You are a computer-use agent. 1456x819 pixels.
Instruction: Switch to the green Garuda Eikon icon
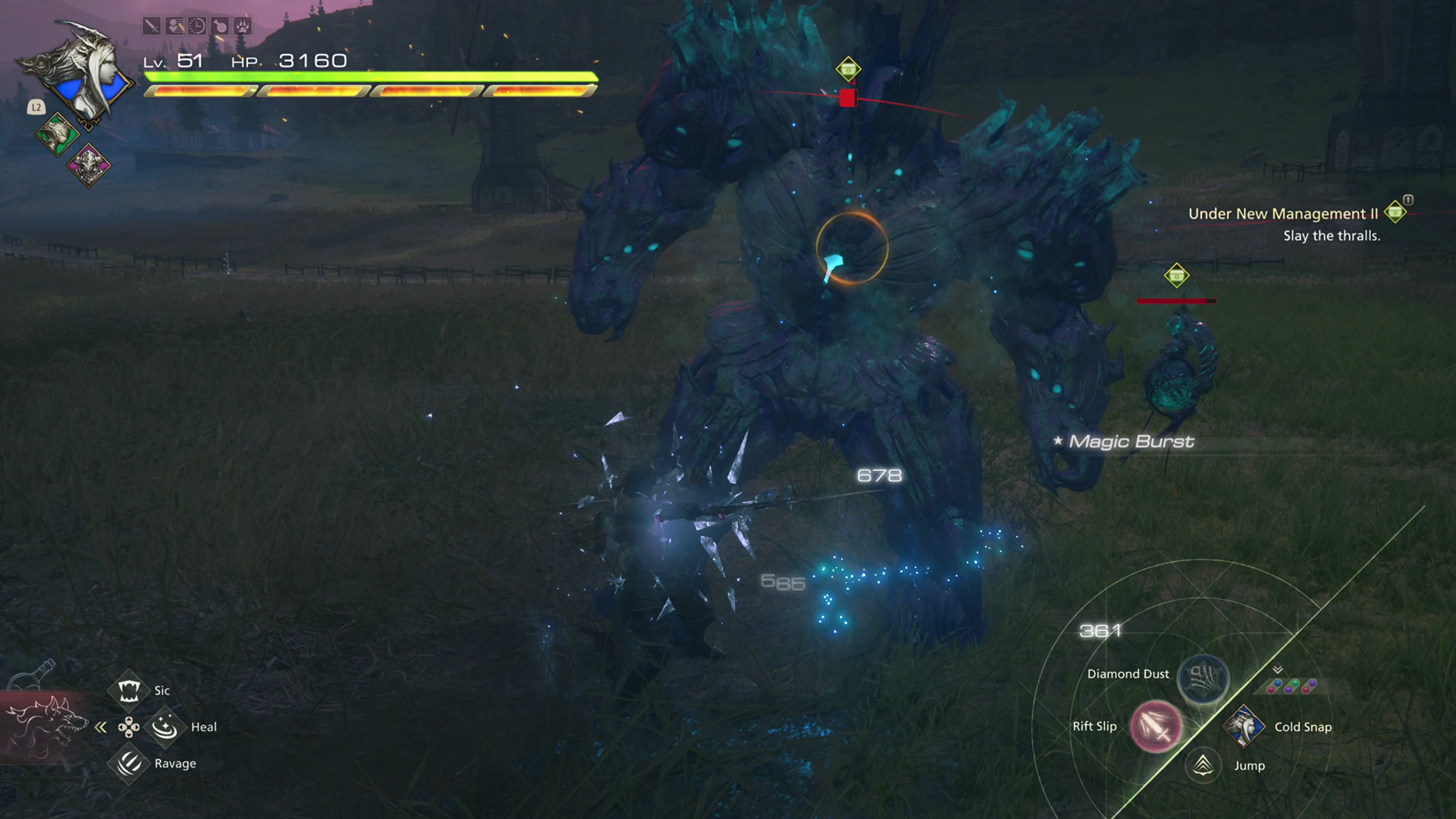(57, 135)
